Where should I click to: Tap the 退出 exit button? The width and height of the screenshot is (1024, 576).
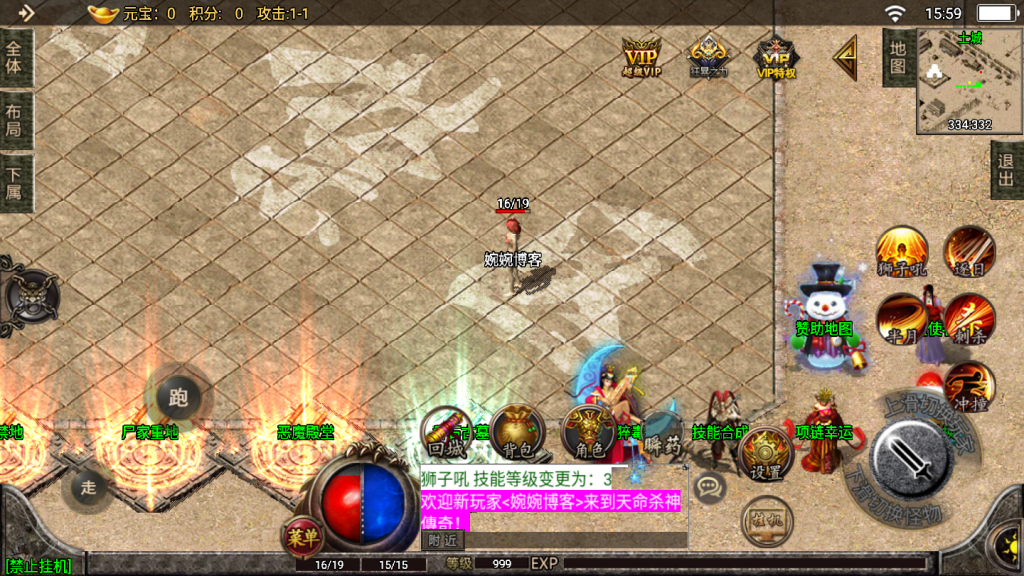[1006, 170]
